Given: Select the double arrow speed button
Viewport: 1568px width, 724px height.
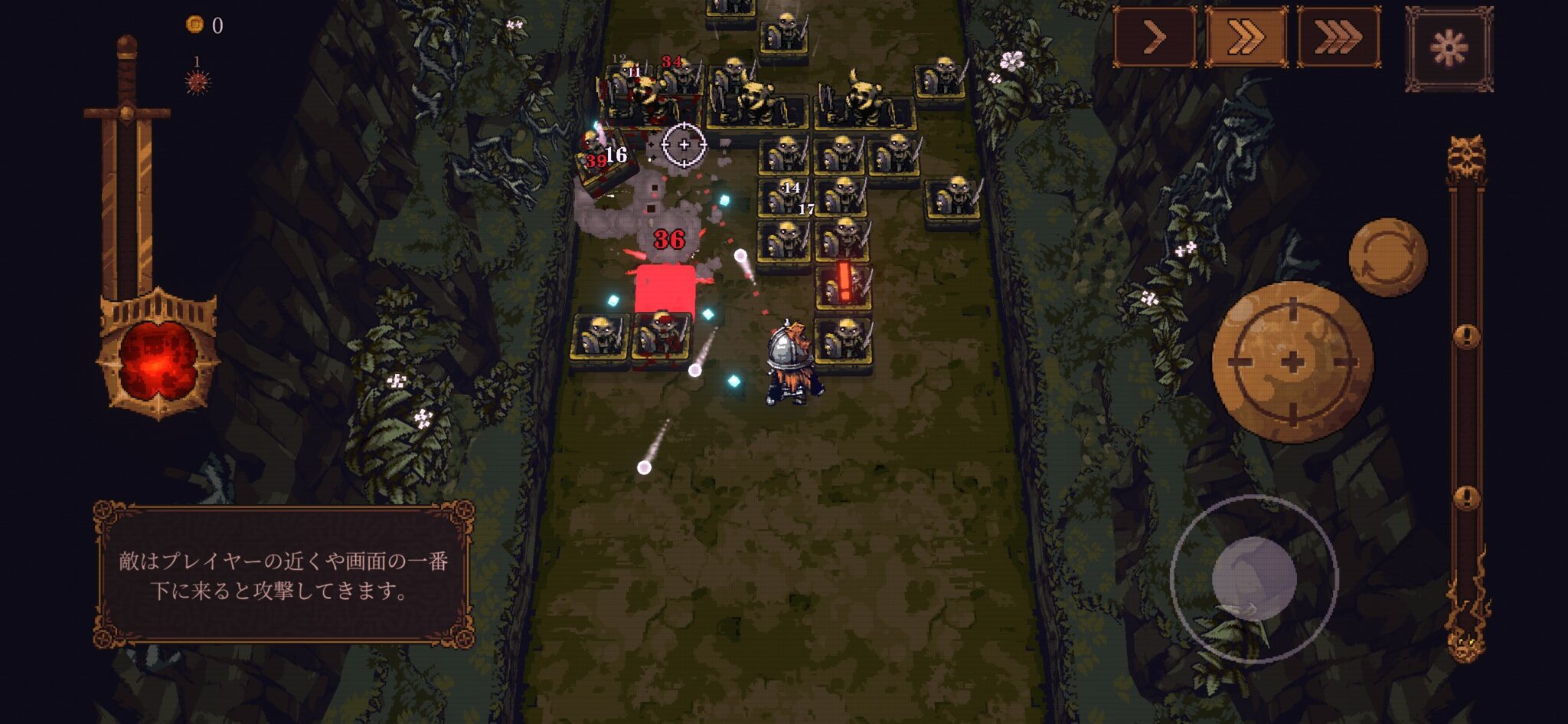Looking at the screenshot, I should 1246,38.
